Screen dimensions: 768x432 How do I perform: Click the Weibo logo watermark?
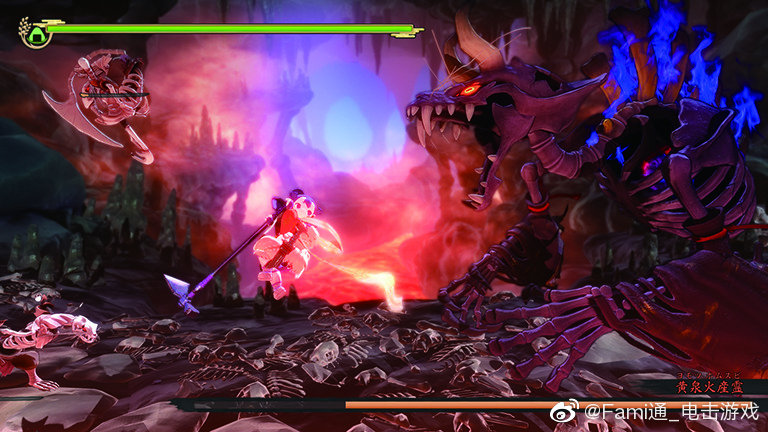565,411
